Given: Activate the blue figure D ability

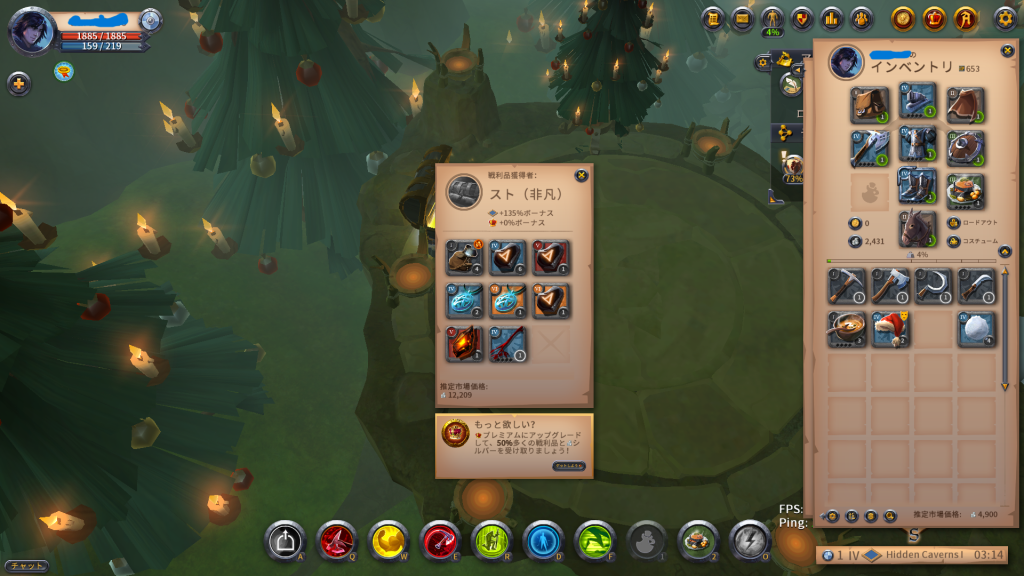Looking at the screenshot, I should [543, 541].
